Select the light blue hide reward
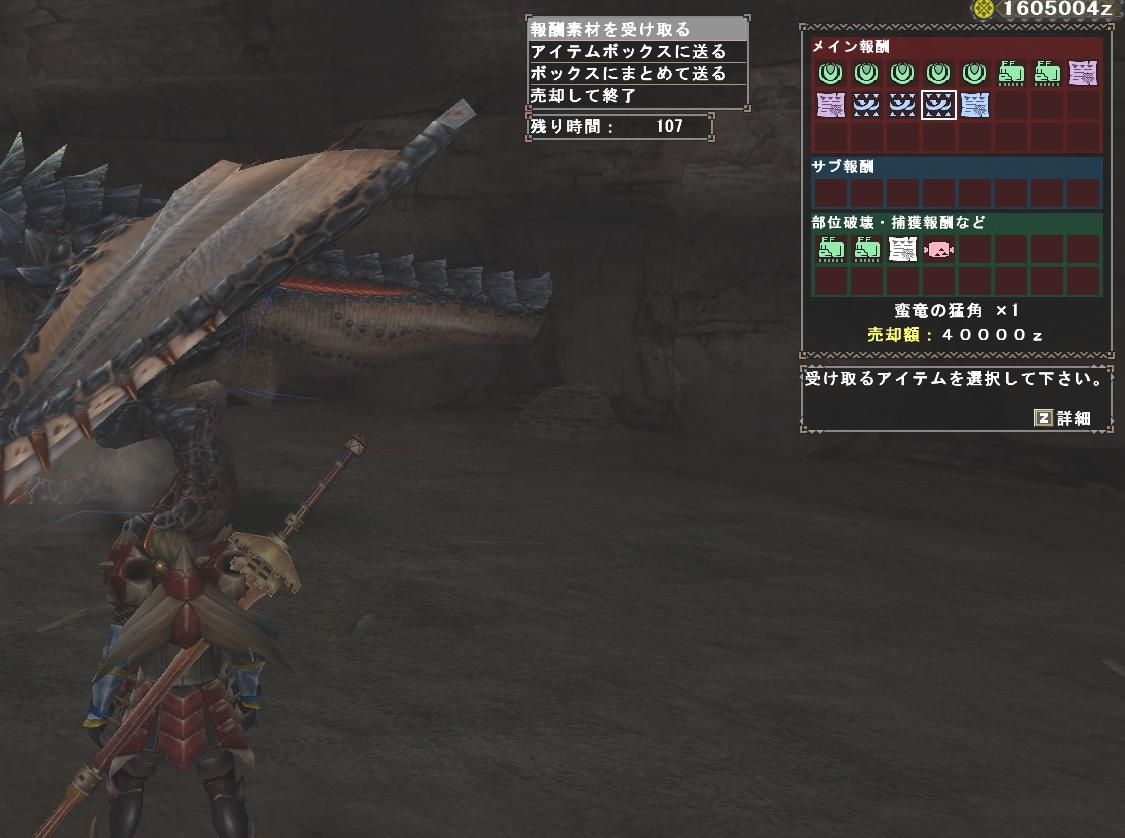Image resolution: width=1125 pixels, height=838 pixels. (x=974, y=105)
